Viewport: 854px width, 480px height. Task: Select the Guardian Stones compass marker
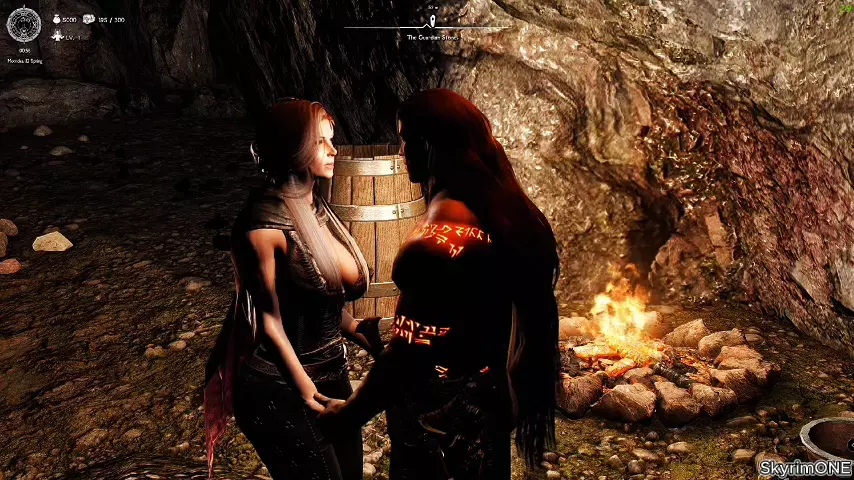point(432,20)
